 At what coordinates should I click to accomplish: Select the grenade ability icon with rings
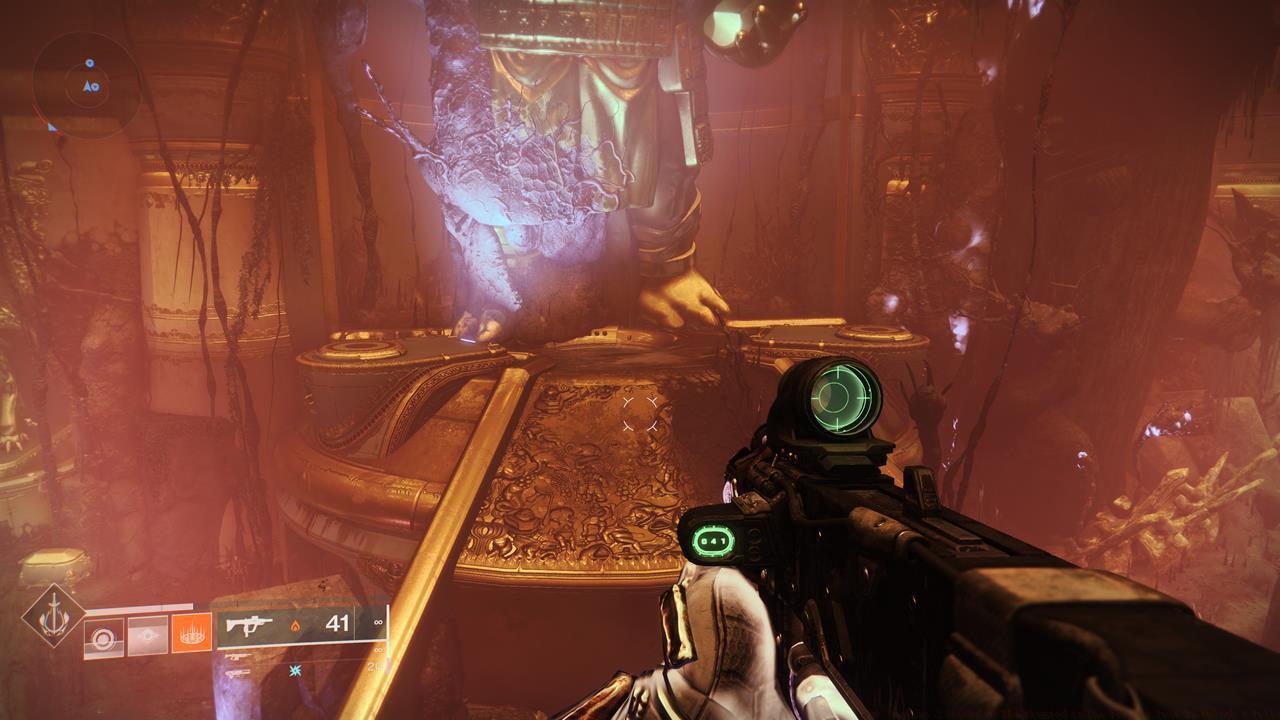coord(103,636)
